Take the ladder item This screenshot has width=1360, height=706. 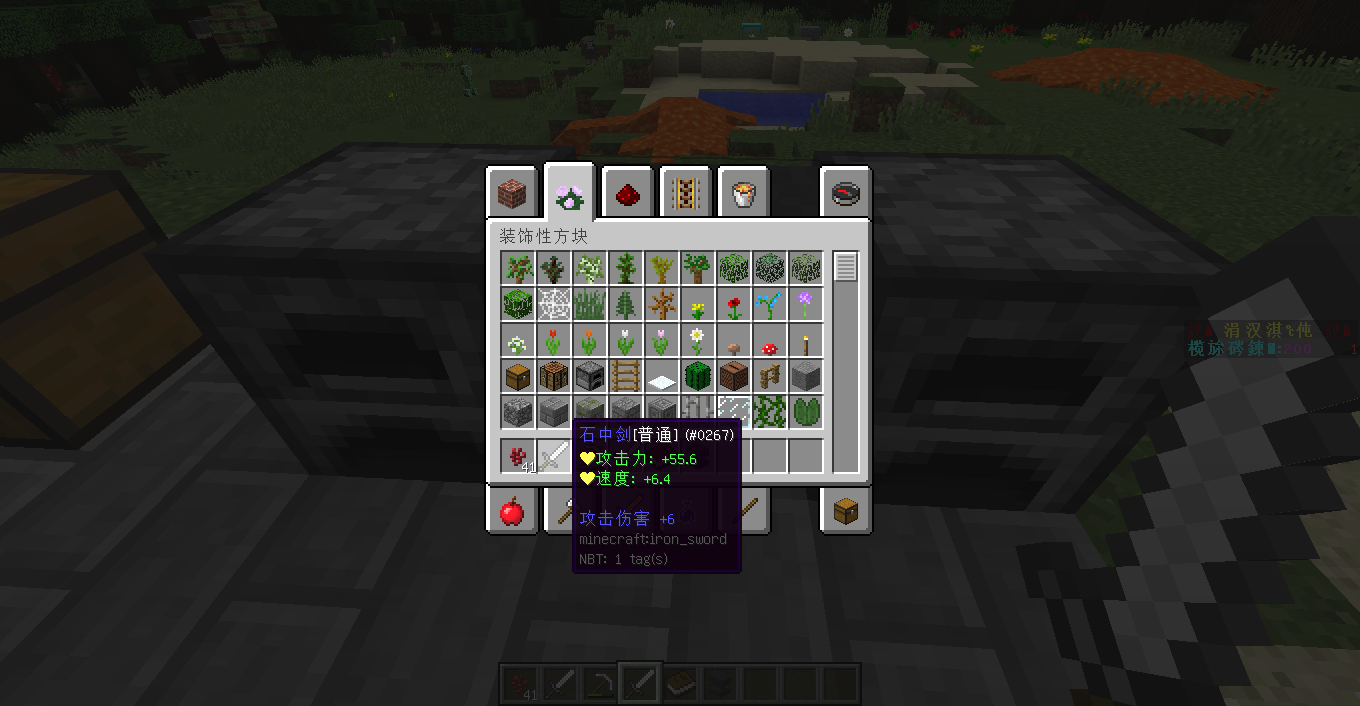[x=626, y=376]
